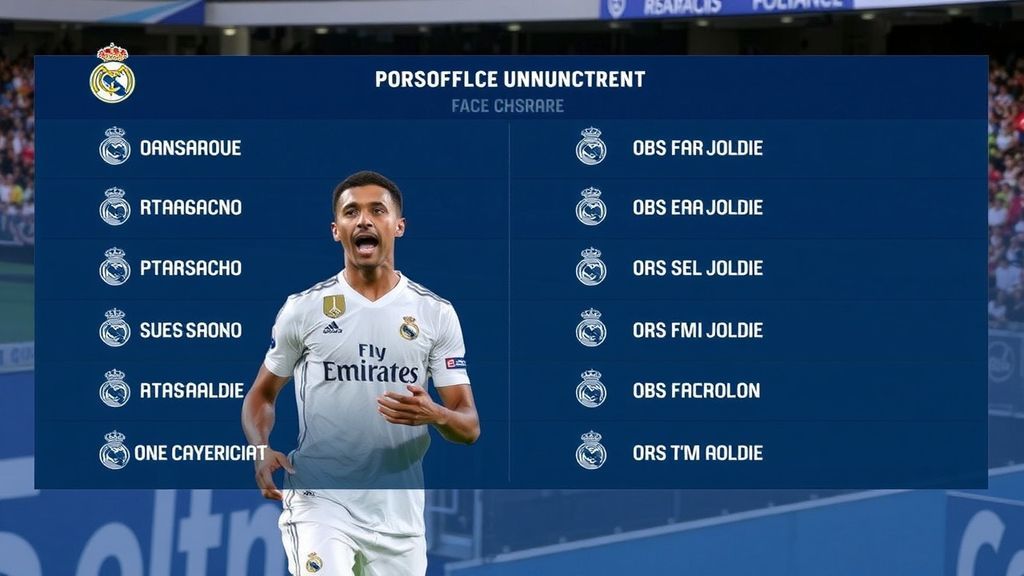Select the OBS FAR JOLDIE row
This screenshot has height=576, width=1024.
pyautogui.click(x=697, y=148)
